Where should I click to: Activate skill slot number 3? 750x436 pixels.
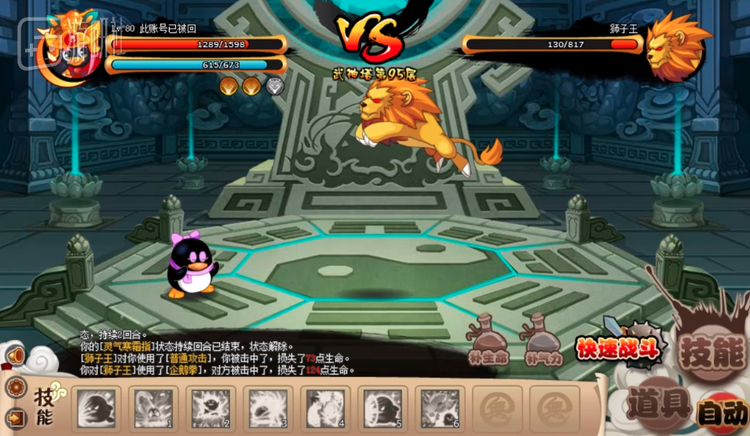[x=269, y=408]
